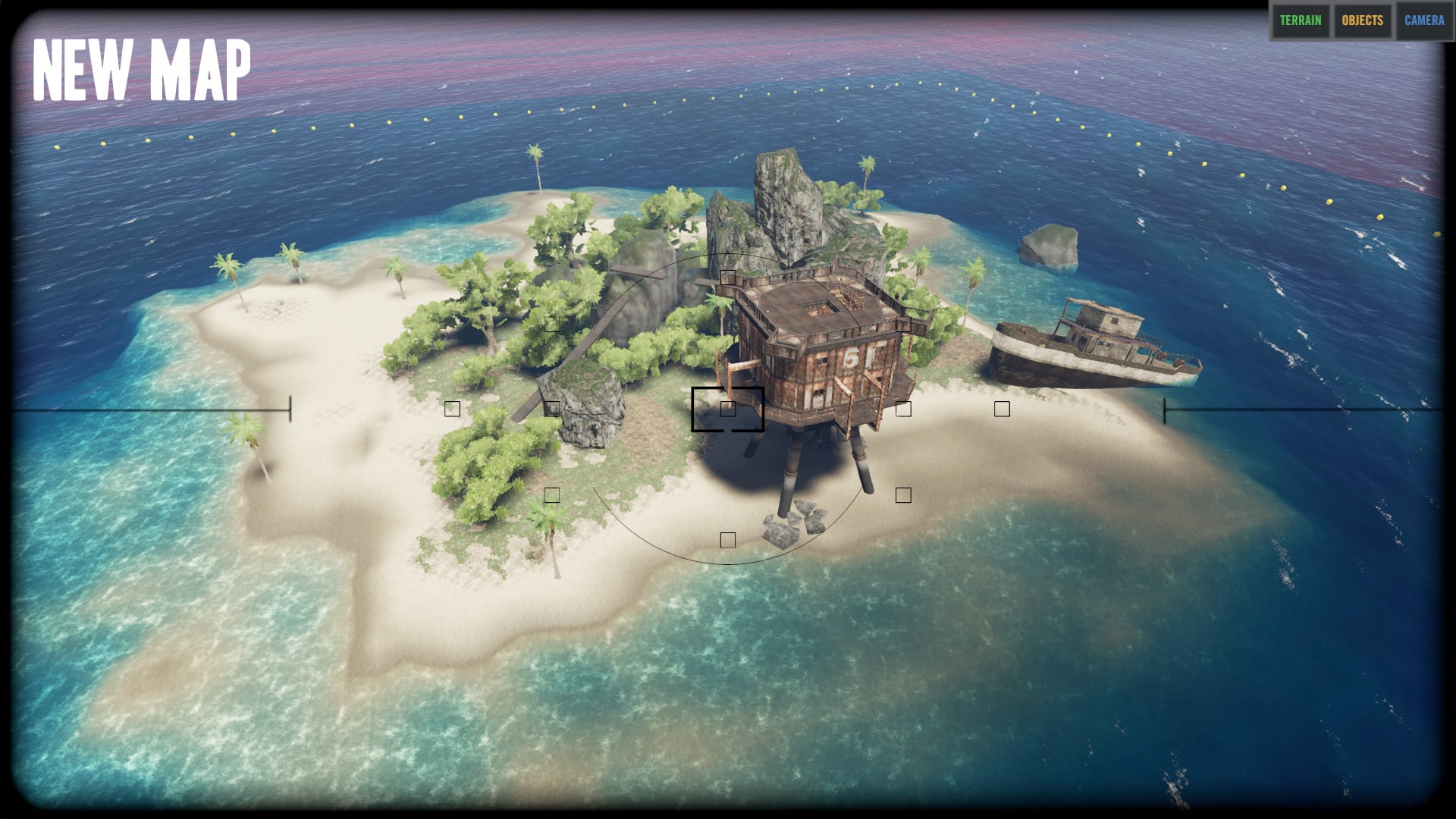This screenshot has height=819, width=1456.
Task: Select the Camera tab
Action: pyautogui.click(x=1423, y=20)
